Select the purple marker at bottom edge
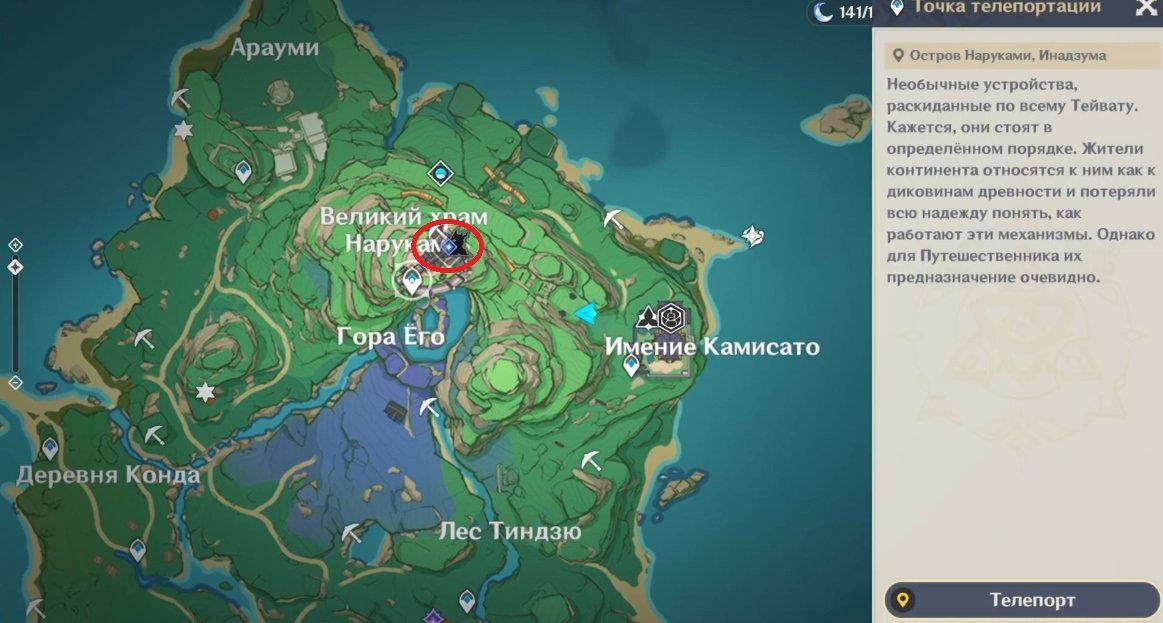1163x623 pixels. pos(432,616)
